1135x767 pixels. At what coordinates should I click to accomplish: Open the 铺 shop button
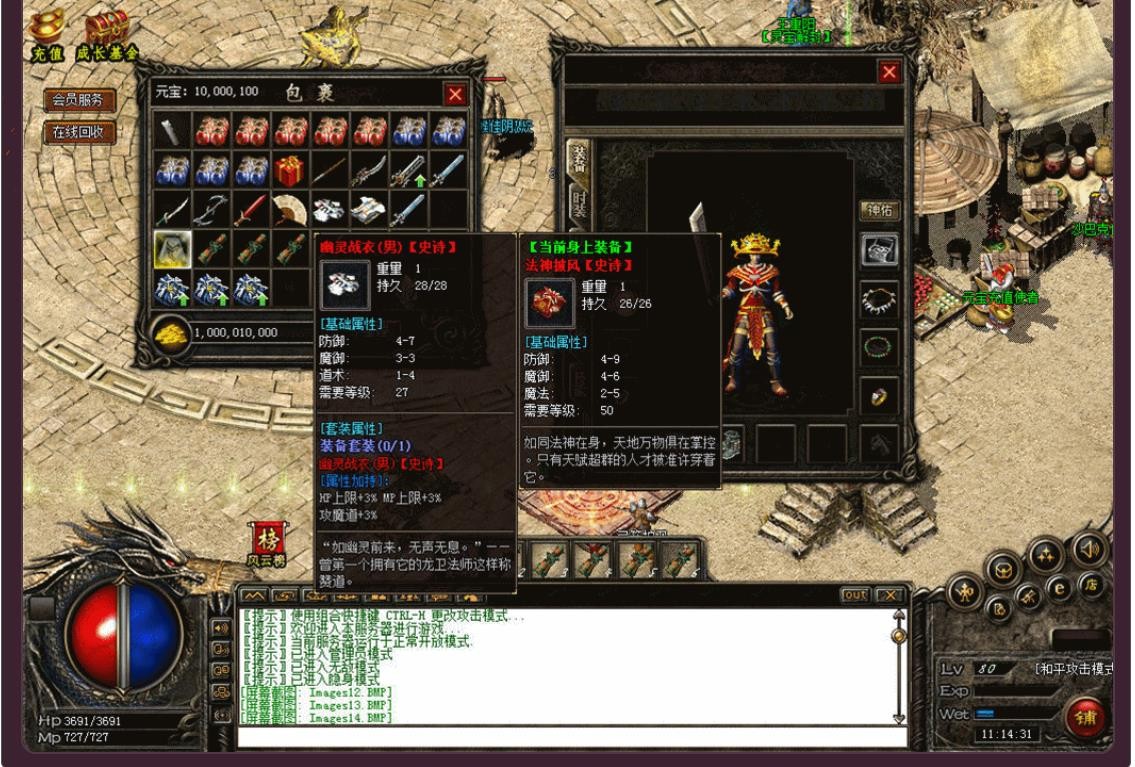click(1085, 718)
